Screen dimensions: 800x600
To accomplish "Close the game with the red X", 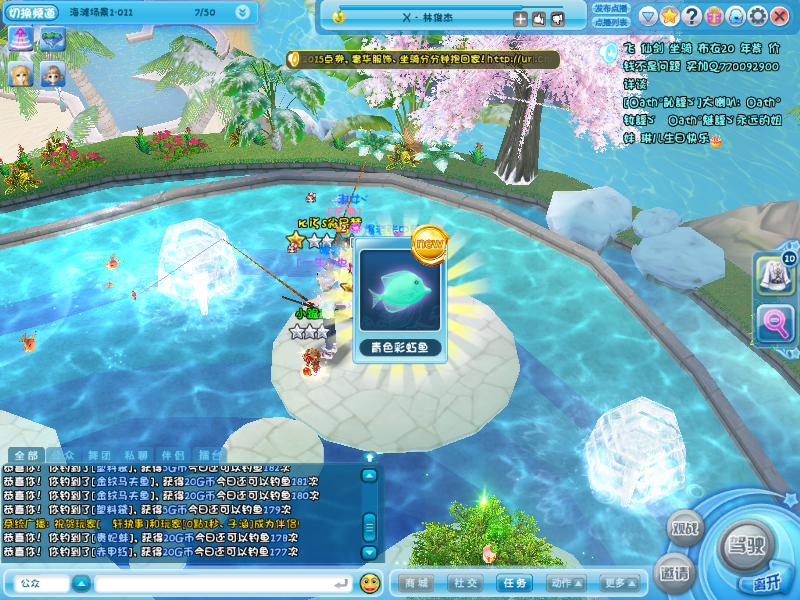I will tap(781, 17).
